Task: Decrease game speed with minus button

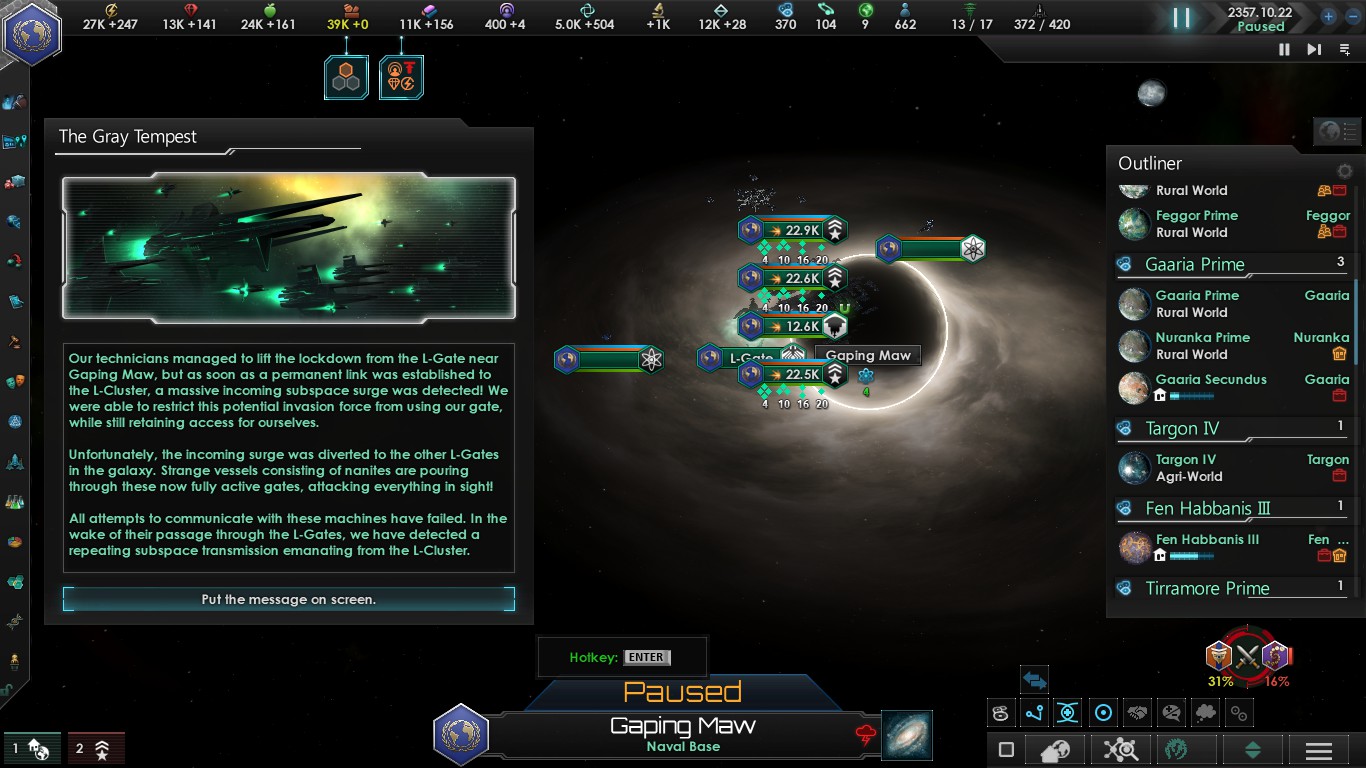Action: (1350, 16)
